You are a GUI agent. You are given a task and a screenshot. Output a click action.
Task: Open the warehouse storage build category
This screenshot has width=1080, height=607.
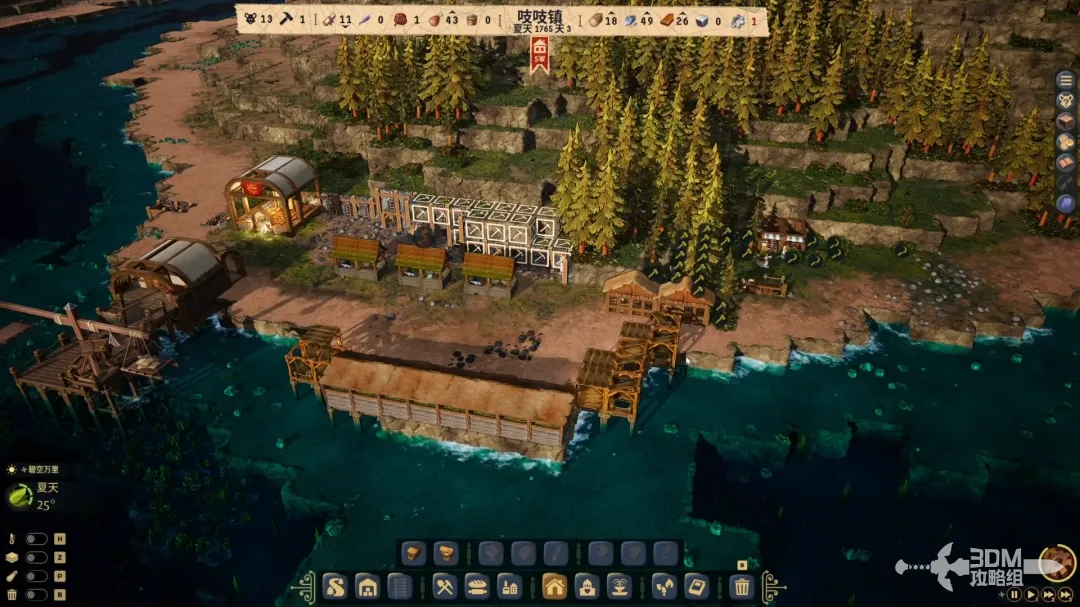(368, 586)
